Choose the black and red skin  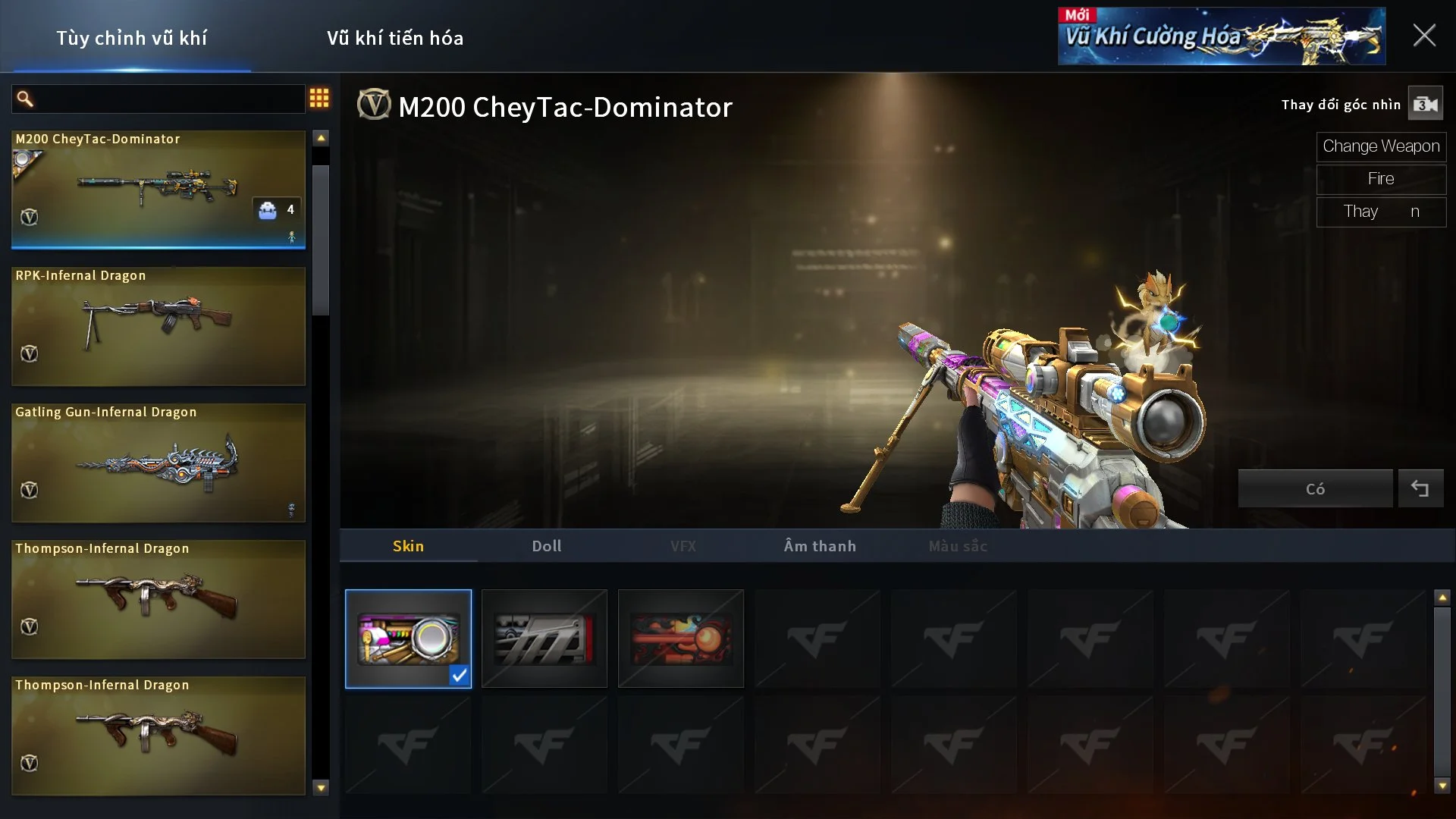click(x=544, y=639)
